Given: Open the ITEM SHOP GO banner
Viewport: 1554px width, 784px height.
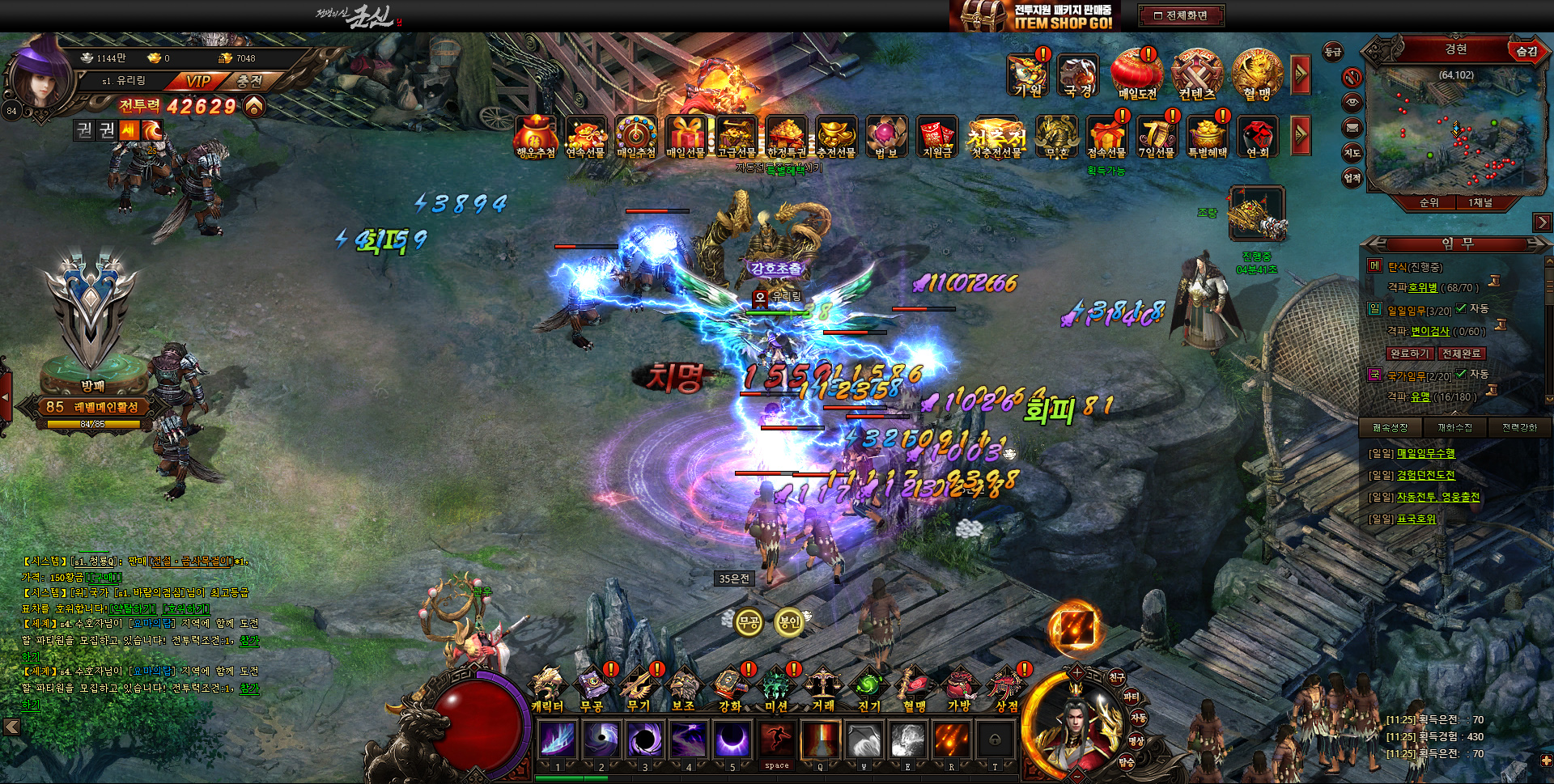Looking at the screenshot, I should (1034, 16).
